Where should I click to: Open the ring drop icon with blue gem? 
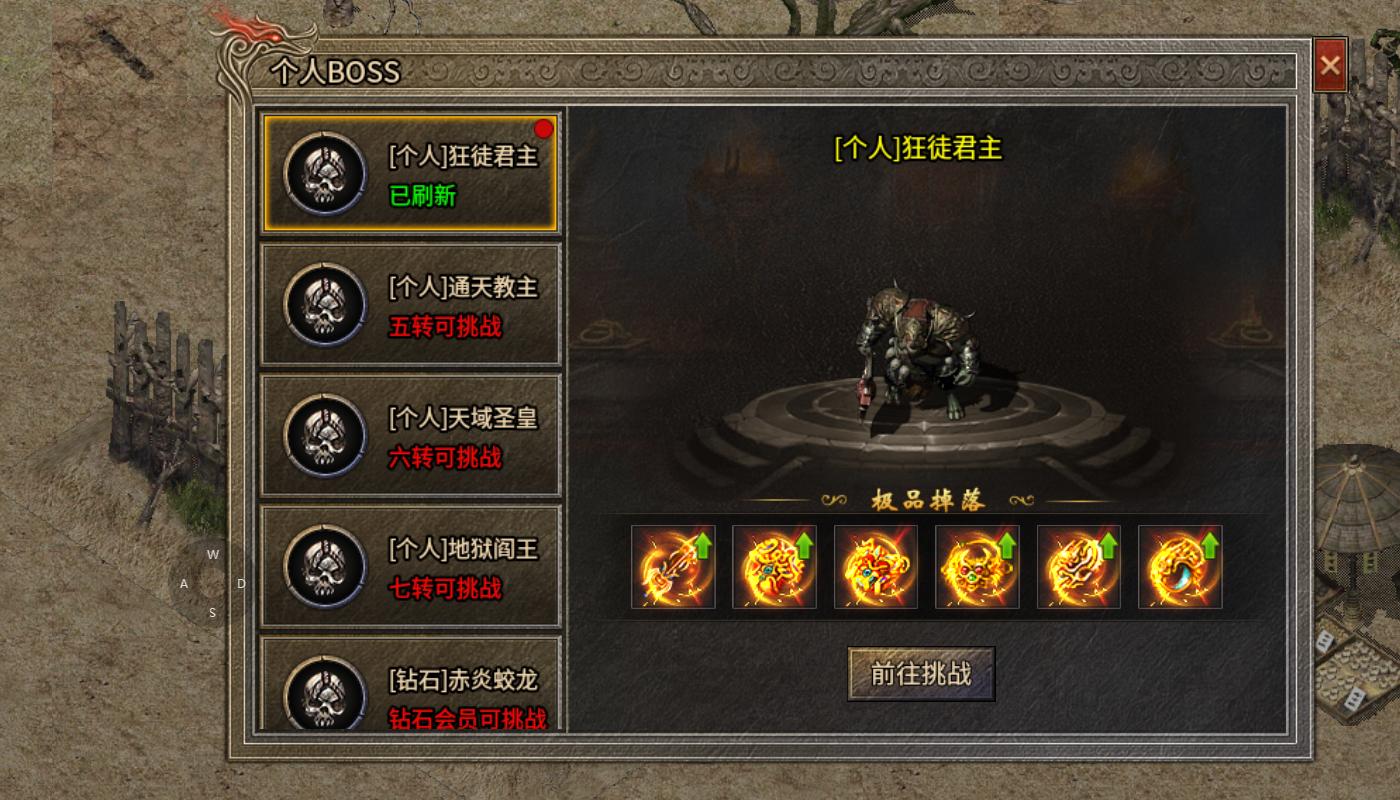1181,566
